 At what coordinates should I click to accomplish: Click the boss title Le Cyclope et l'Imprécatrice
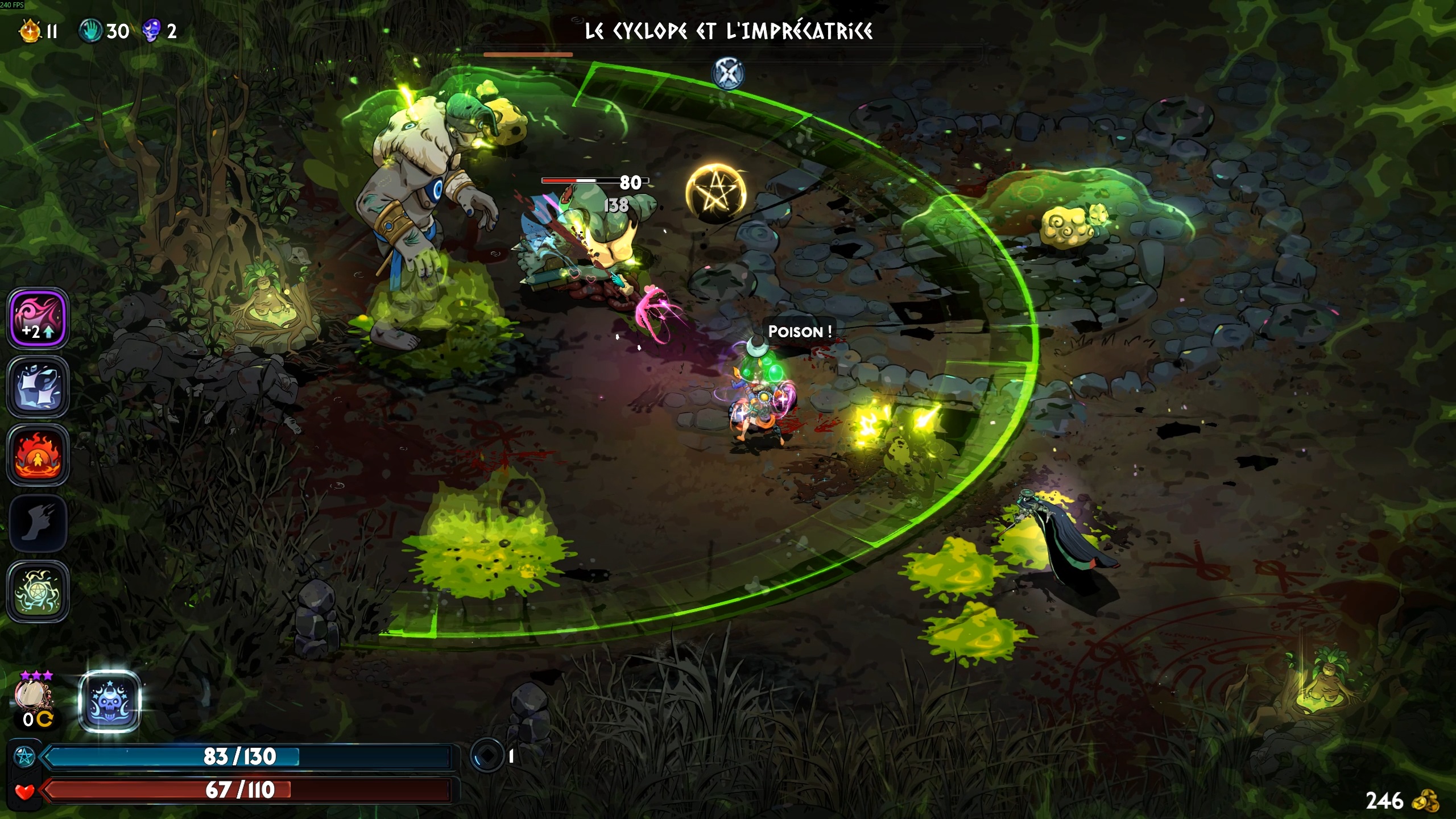(728, 32)
